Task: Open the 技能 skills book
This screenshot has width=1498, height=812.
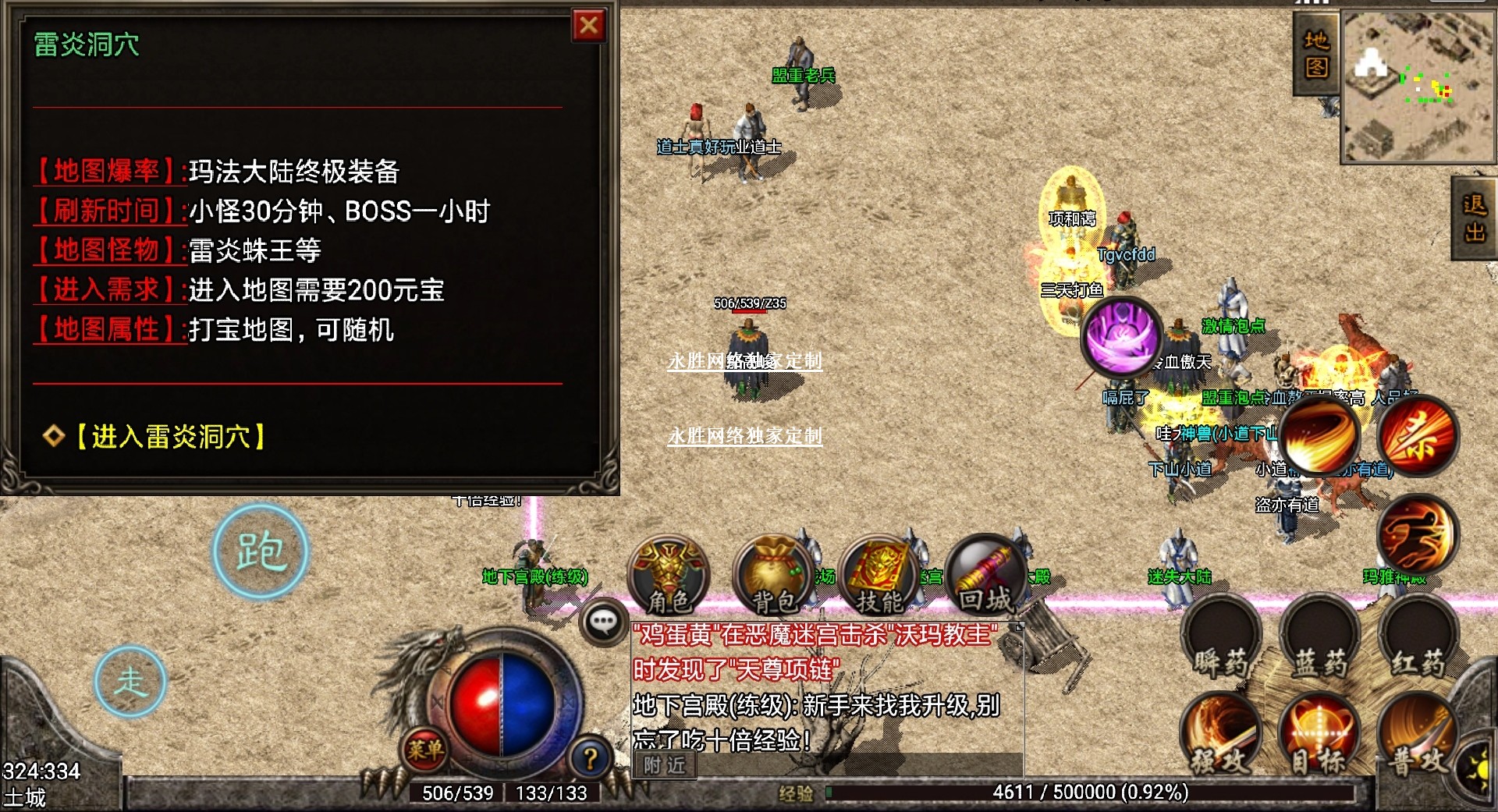Action: pos(880,576)
